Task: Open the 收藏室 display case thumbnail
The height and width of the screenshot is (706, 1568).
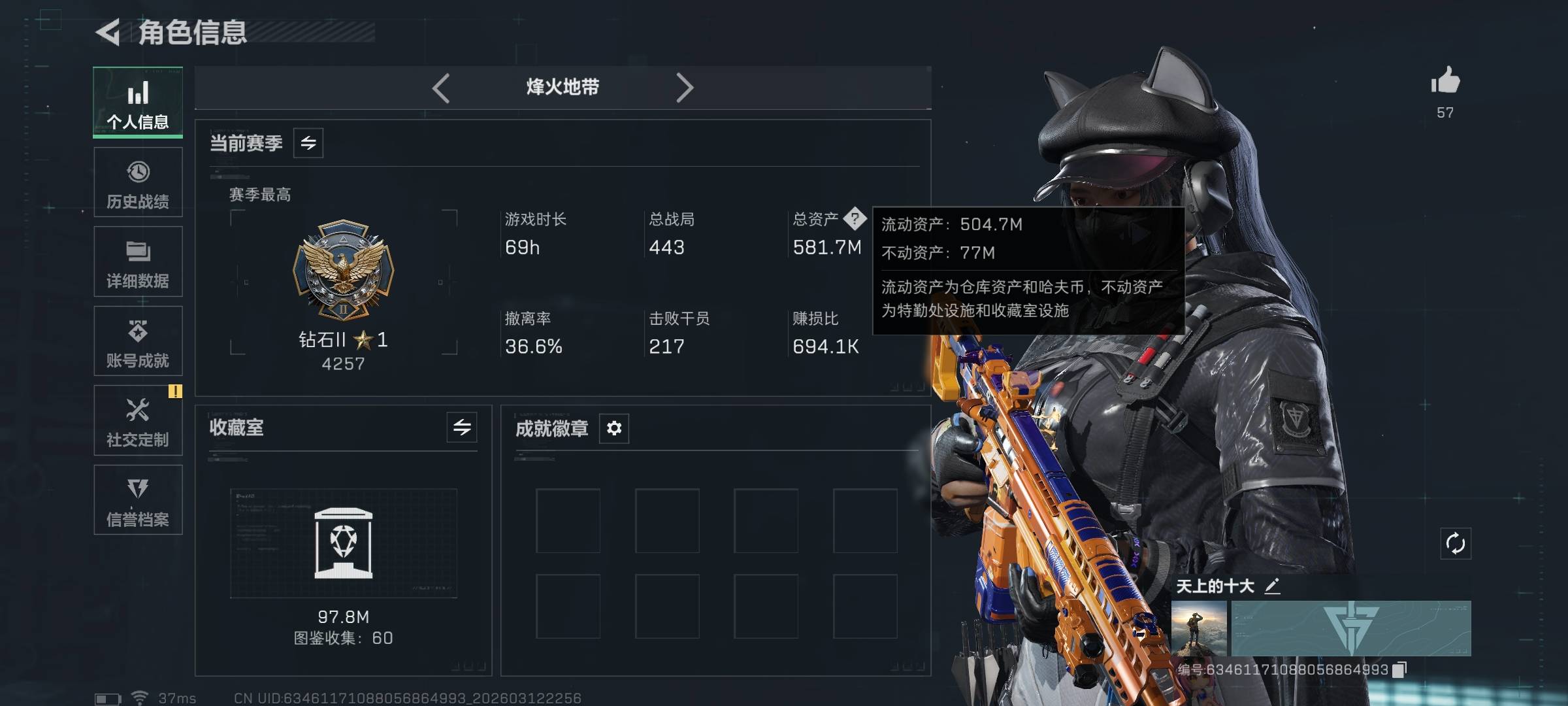Action: coord(344,543)
